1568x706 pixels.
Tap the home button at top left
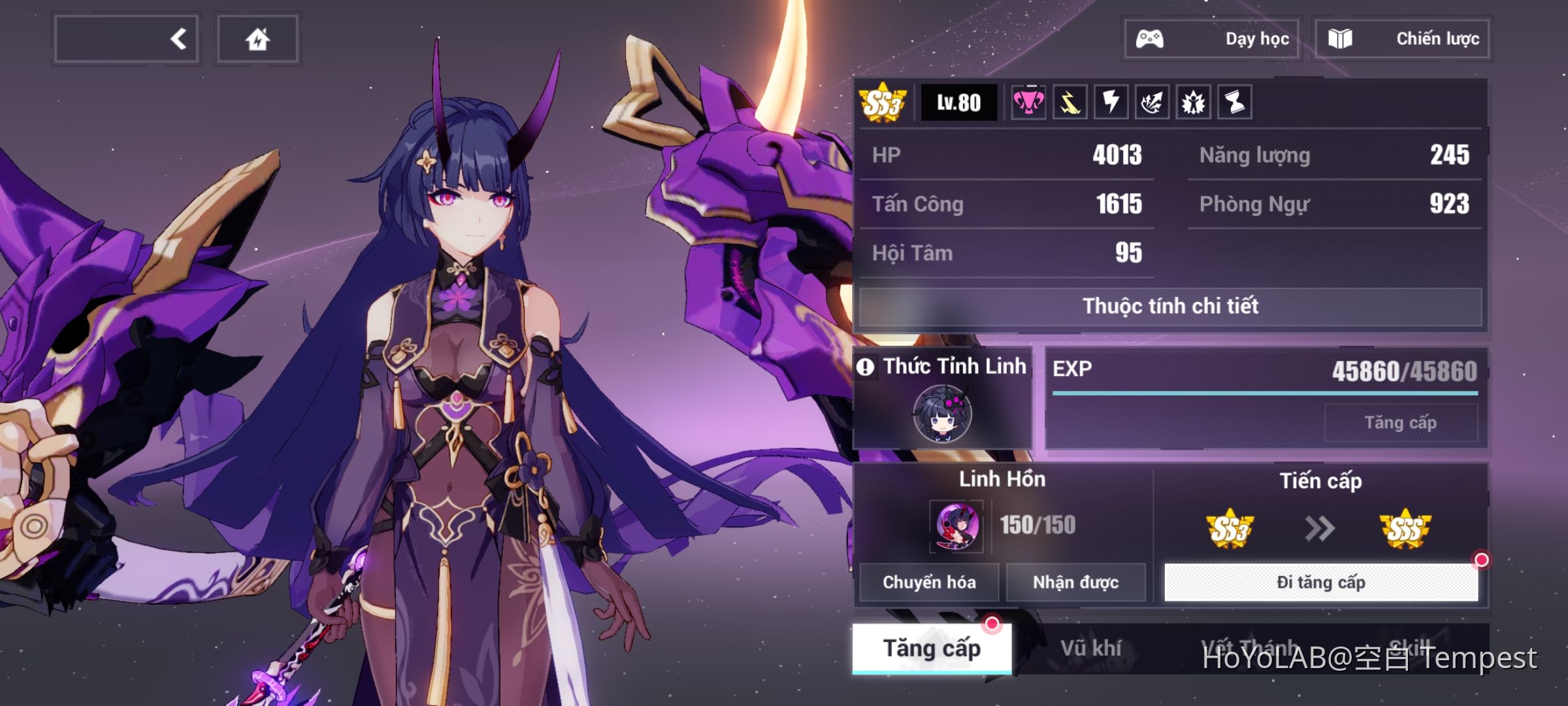[x=258, y=39]
